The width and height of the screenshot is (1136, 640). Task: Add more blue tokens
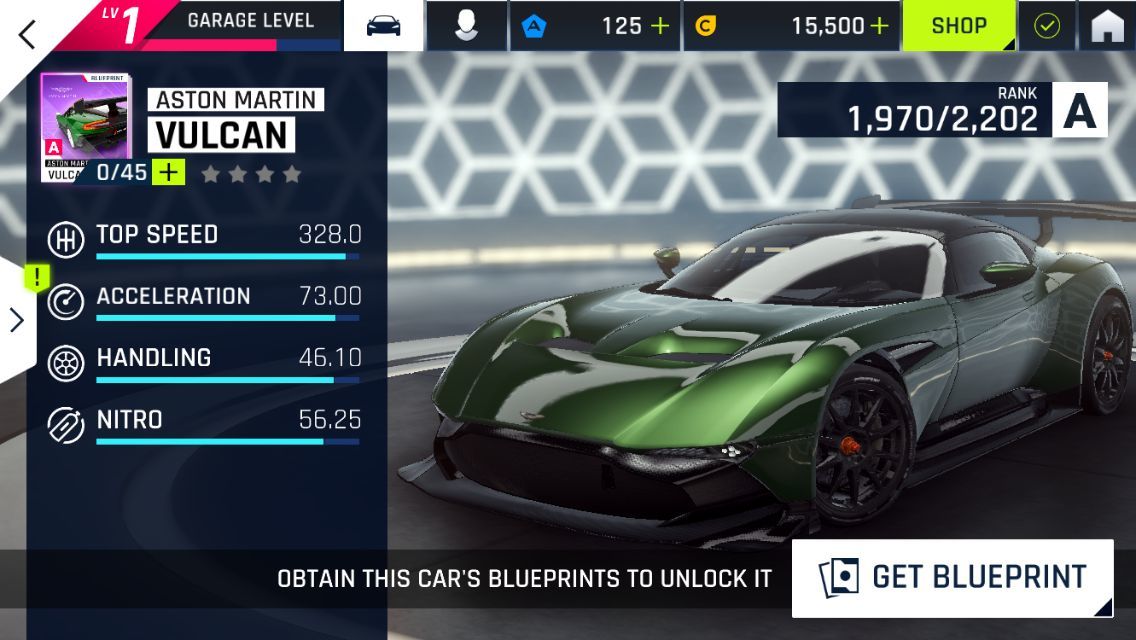pos(660,26)
